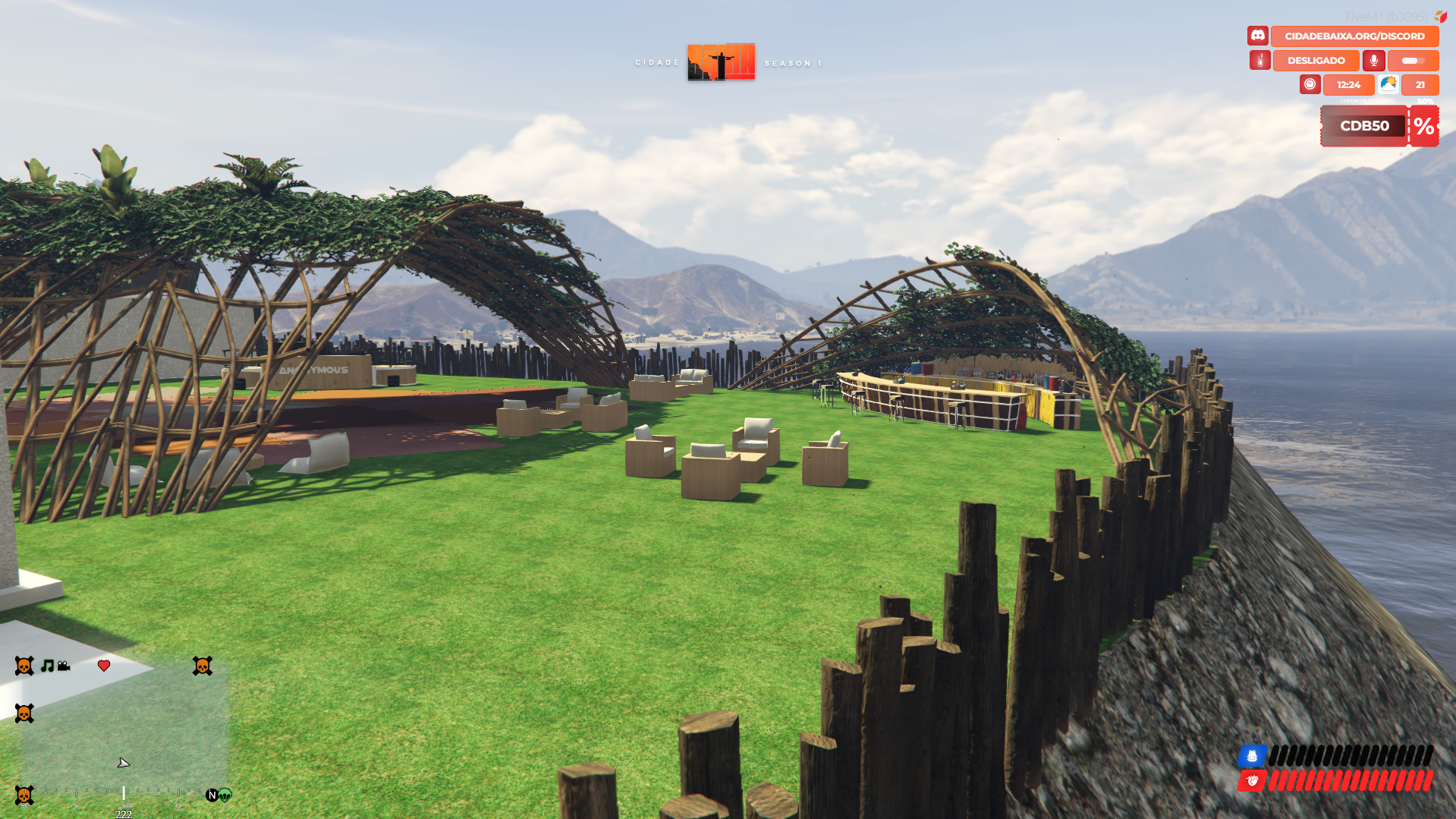Click the Discord logo icon
The width and height of the screenshot is (1456, 819).
pyautogui.click(x=1257, y=36)
